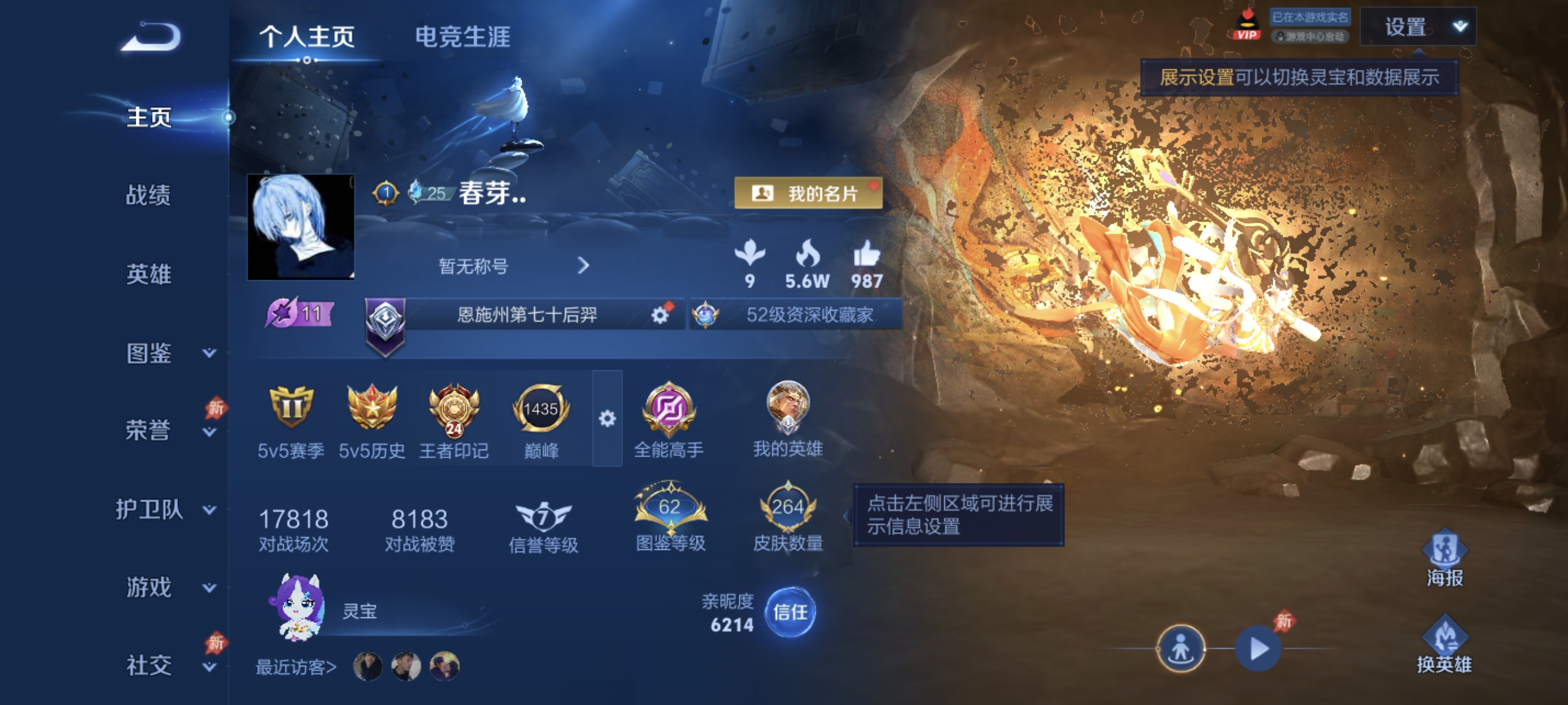The height and width of the screenshot is (705, 1568).
Task: Open gear settings beside 恩施州第七十后羿 title
Action: (x=659, y=315)
